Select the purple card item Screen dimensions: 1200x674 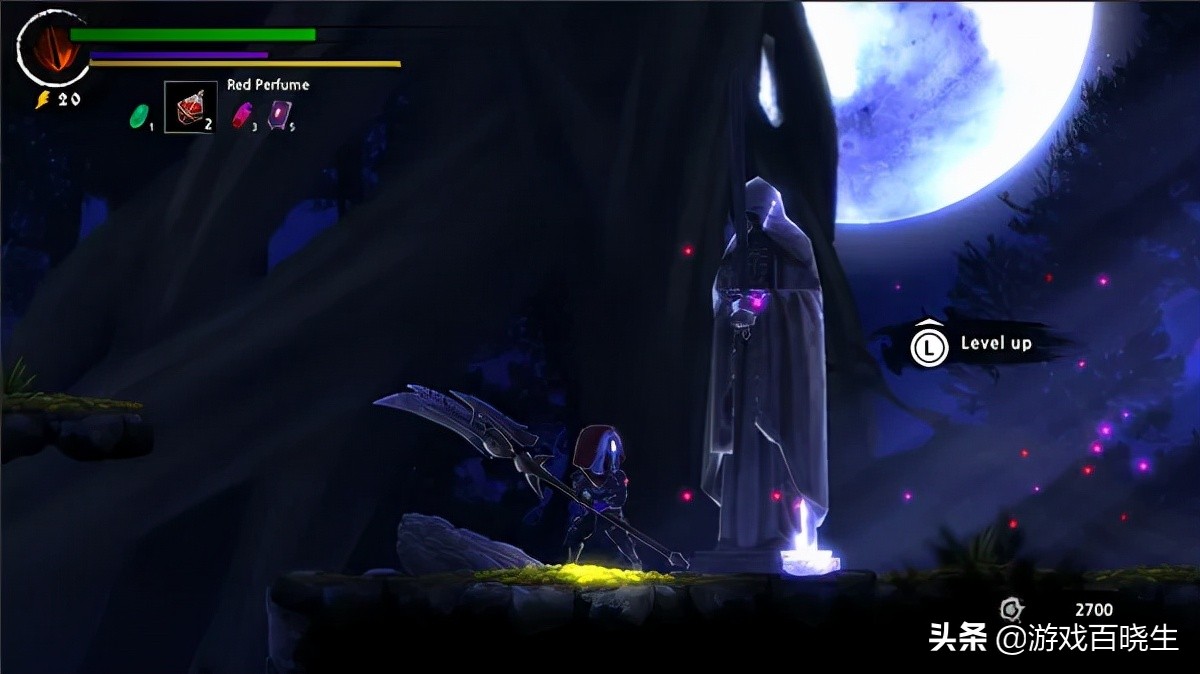point(279,115)
